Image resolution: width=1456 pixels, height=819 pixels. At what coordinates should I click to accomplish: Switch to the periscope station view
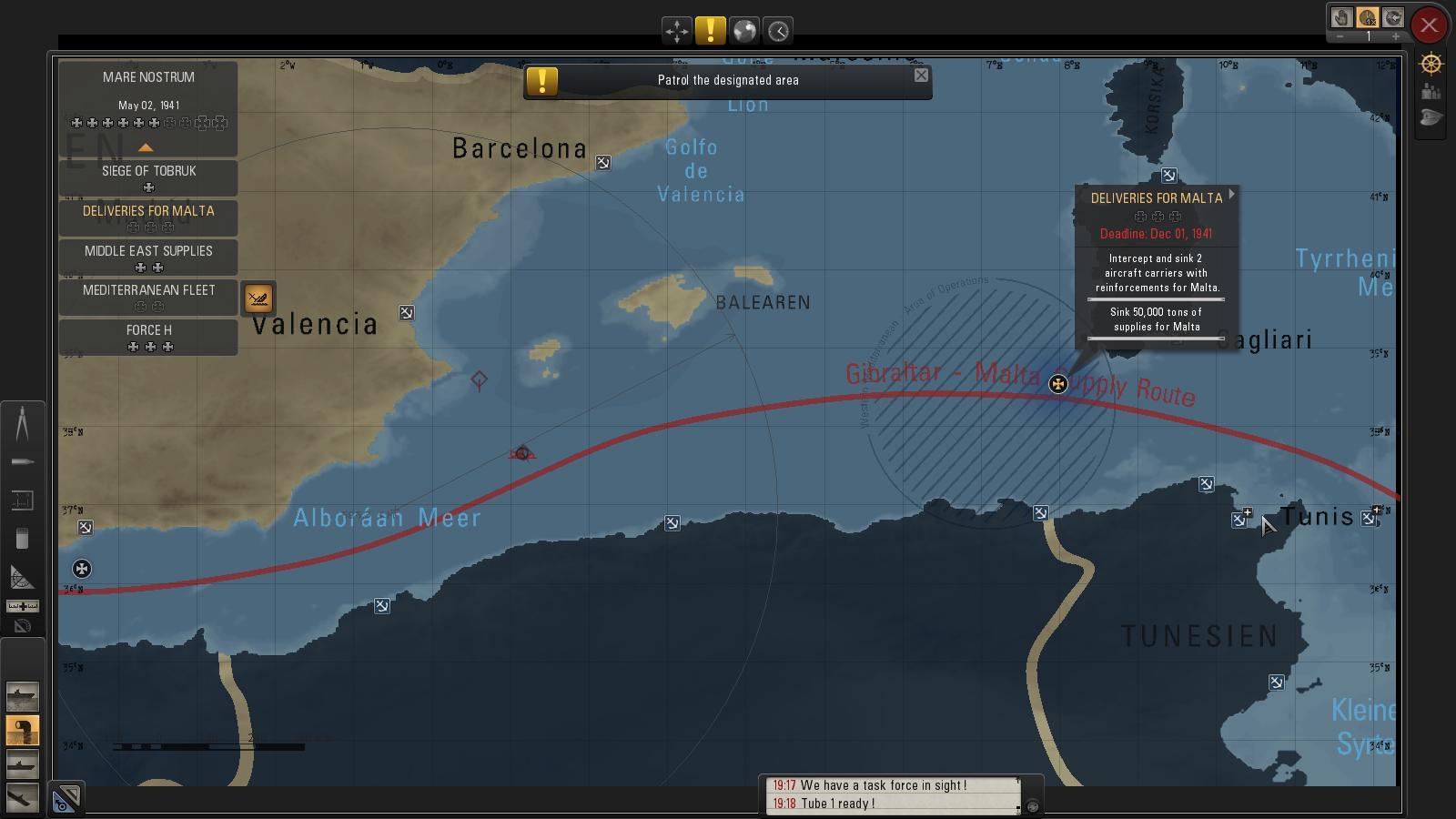22,730
